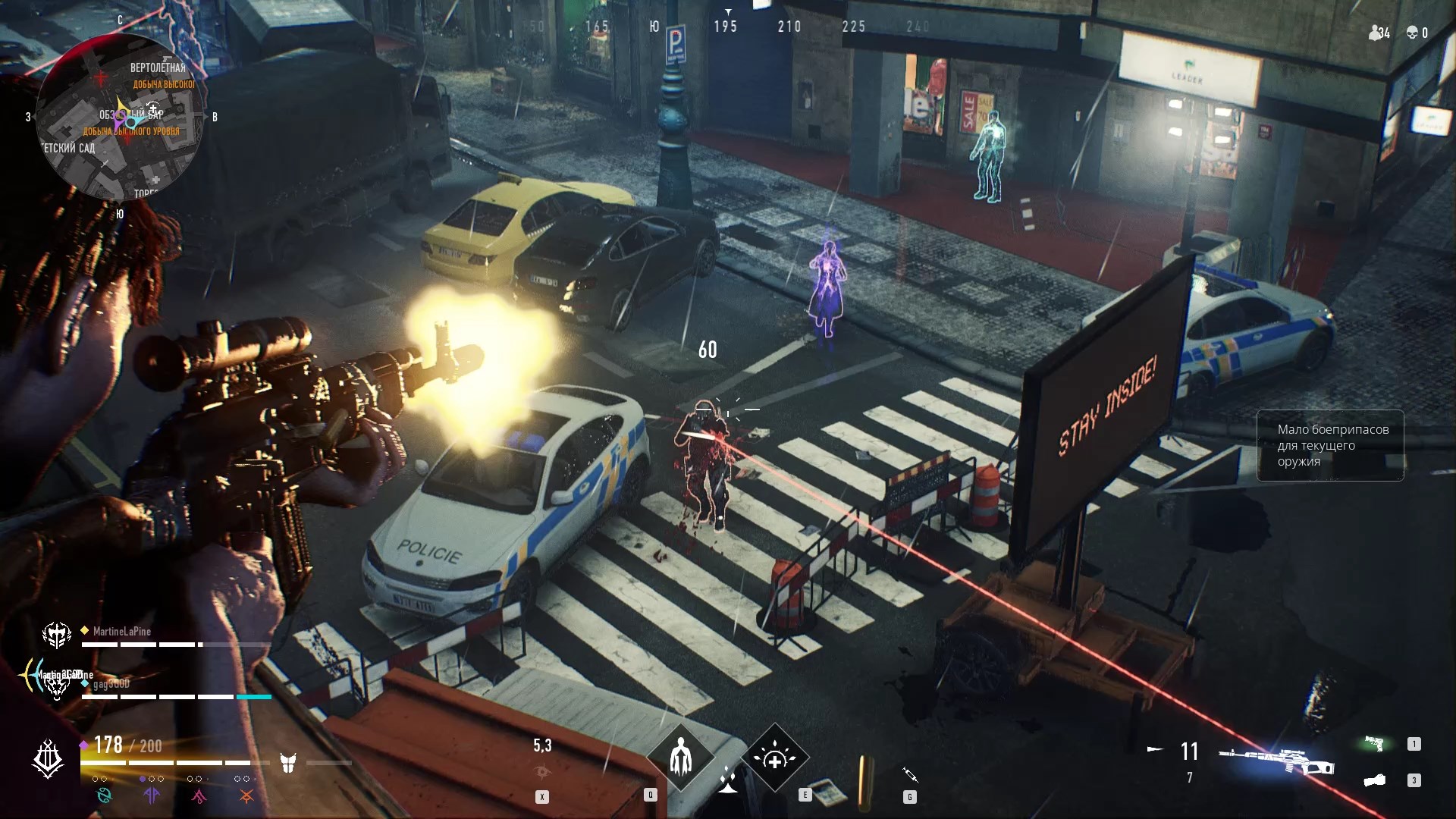Image resolution: width=1456 pixels, height=819 pixels.
Task: Use the blood syringe consumable
Action: 910,775
